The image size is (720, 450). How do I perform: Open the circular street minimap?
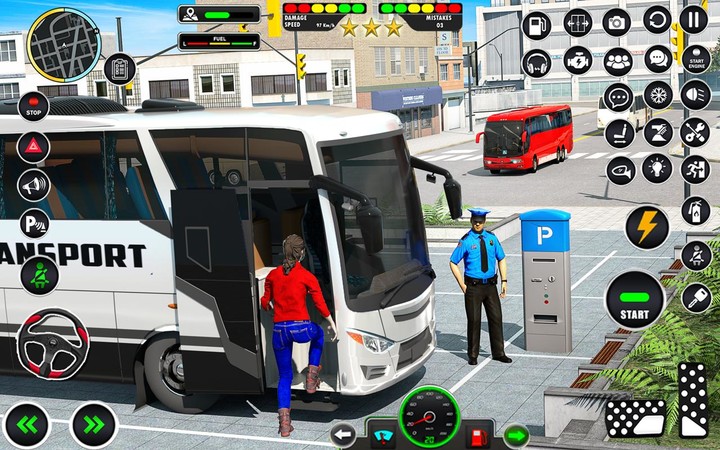(63, 45)
